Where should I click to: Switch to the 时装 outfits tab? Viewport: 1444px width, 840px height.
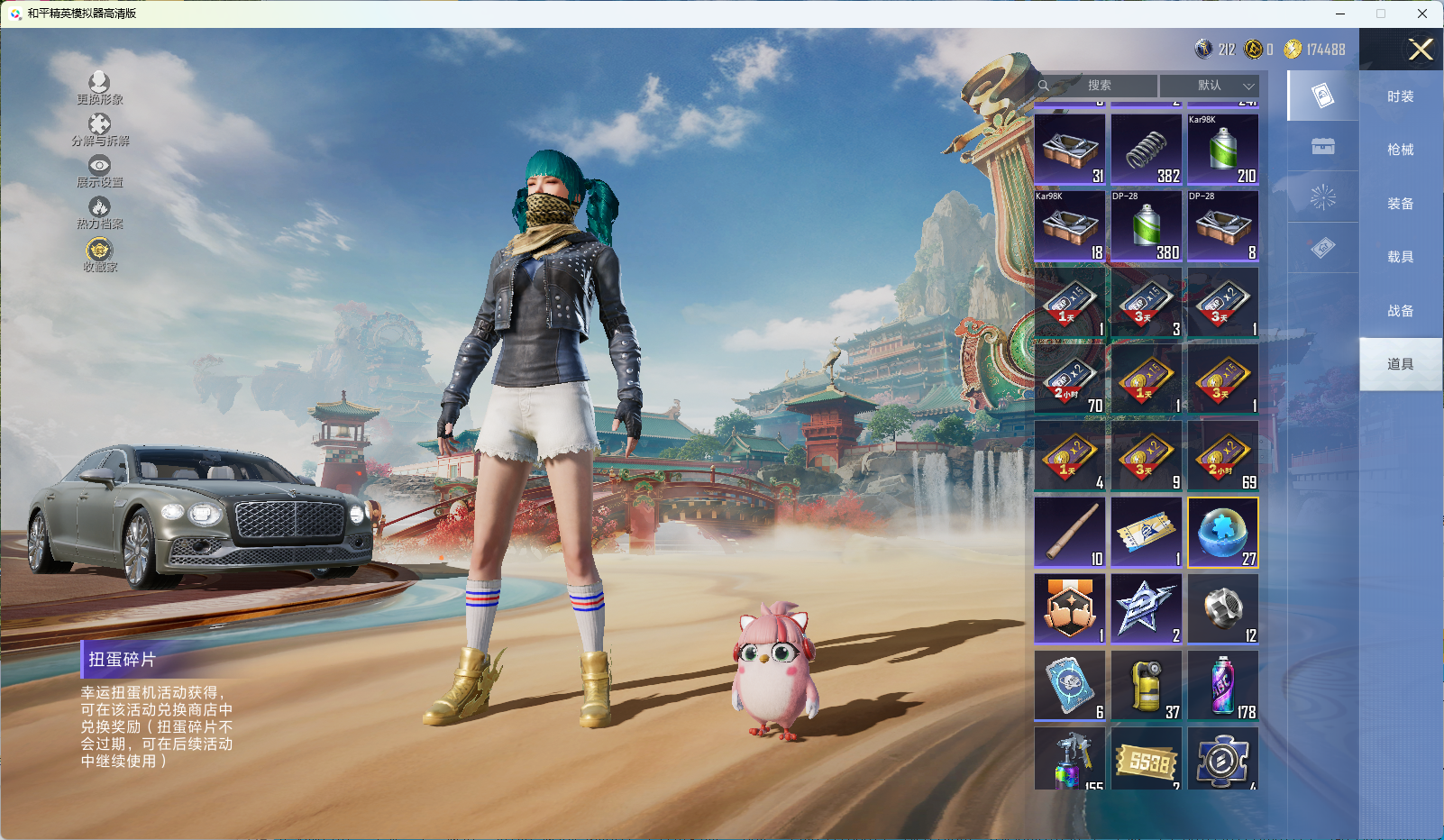[x=1400, y=96]
